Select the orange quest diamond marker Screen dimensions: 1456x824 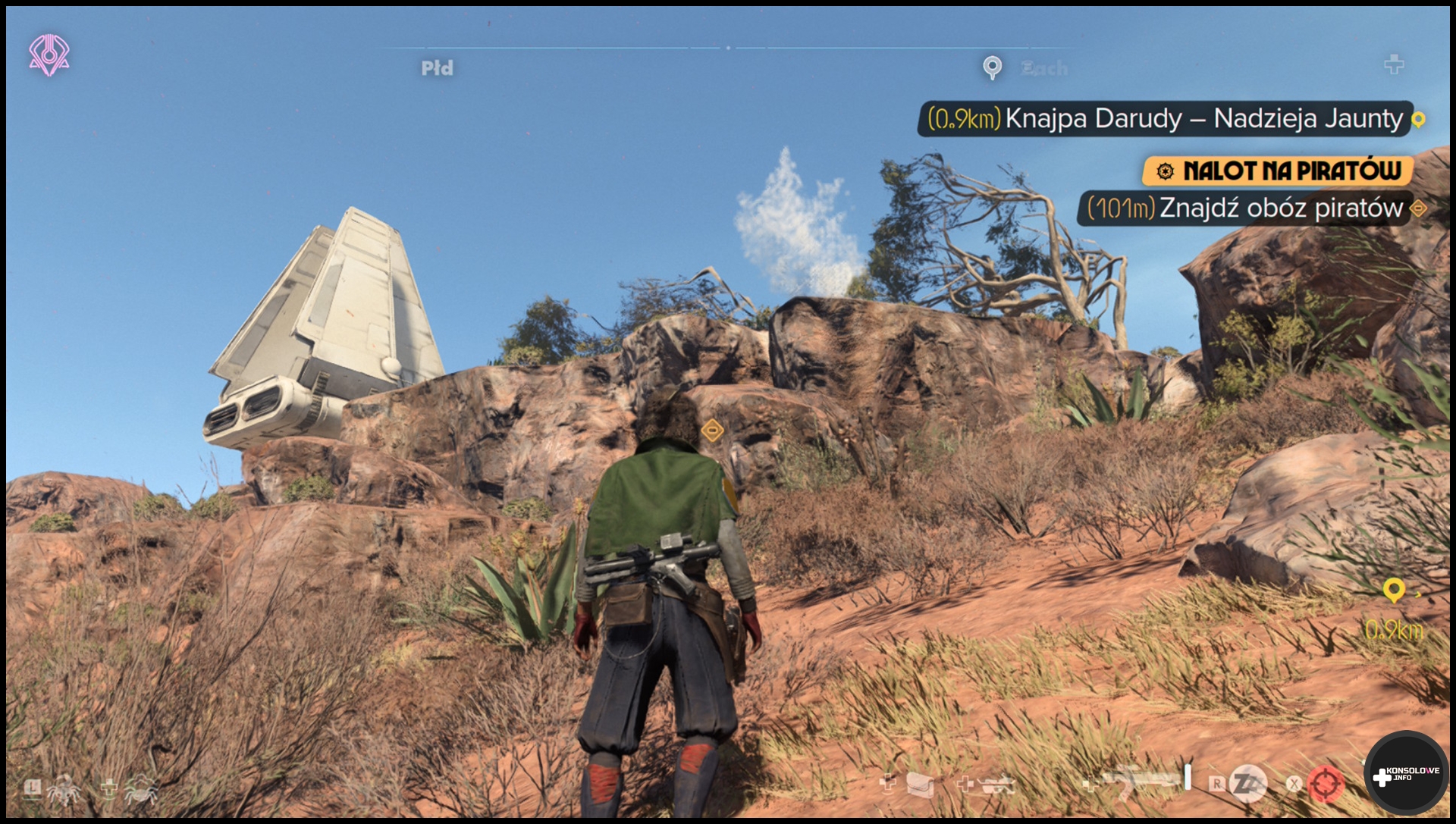click(x=711, y=431)
